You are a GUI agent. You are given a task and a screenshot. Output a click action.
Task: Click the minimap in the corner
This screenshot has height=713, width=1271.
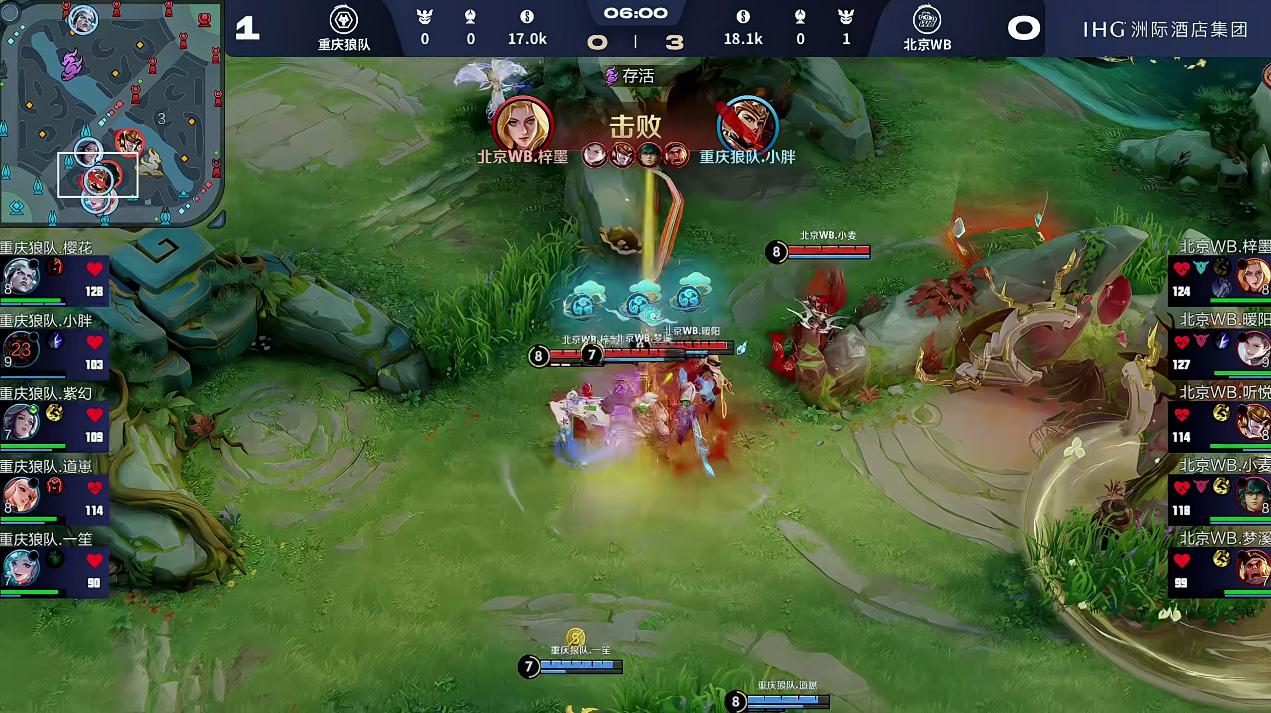pyautogui.click(x=110, y=110)
